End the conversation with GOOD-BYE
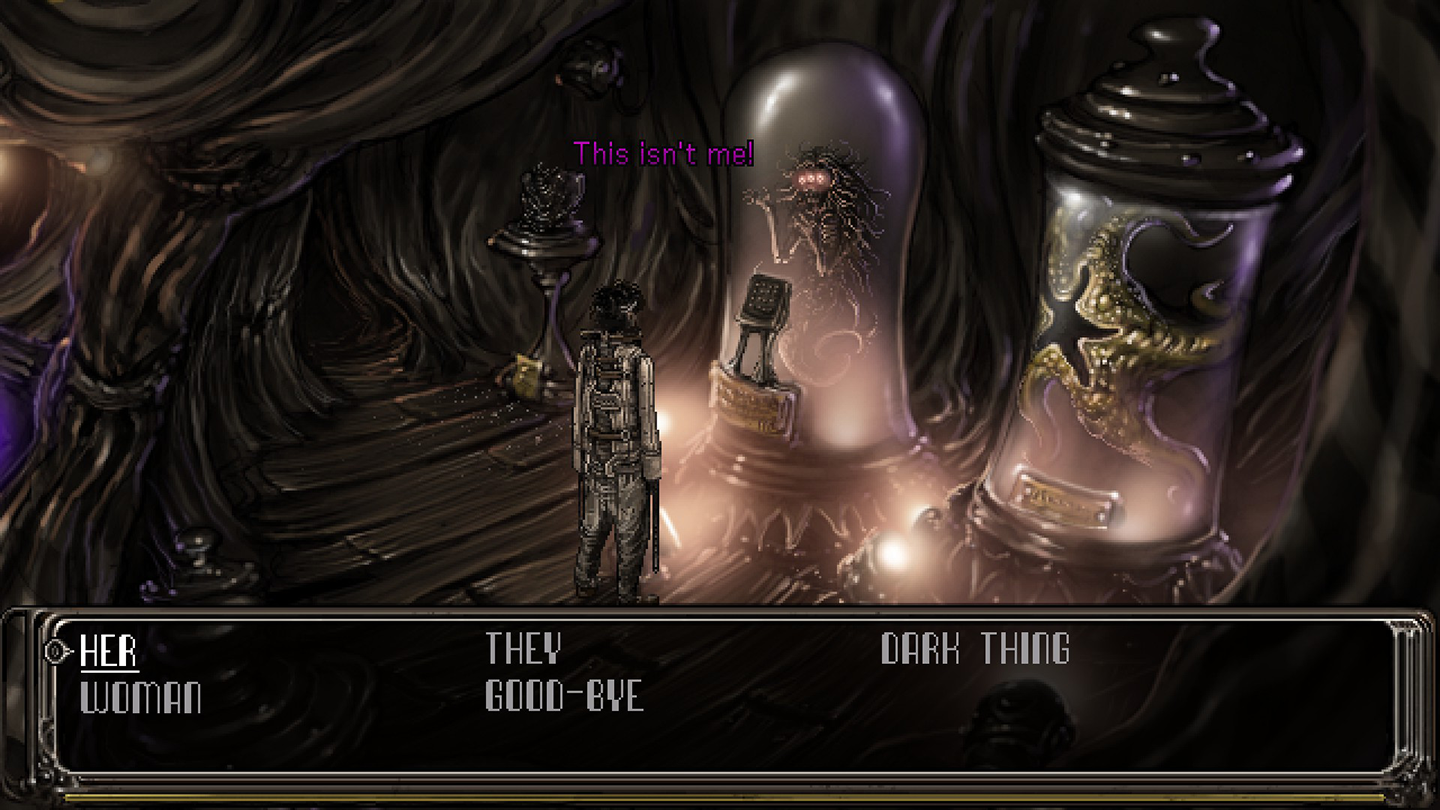Screen dimensions: 1440x810 coord(564,696)
